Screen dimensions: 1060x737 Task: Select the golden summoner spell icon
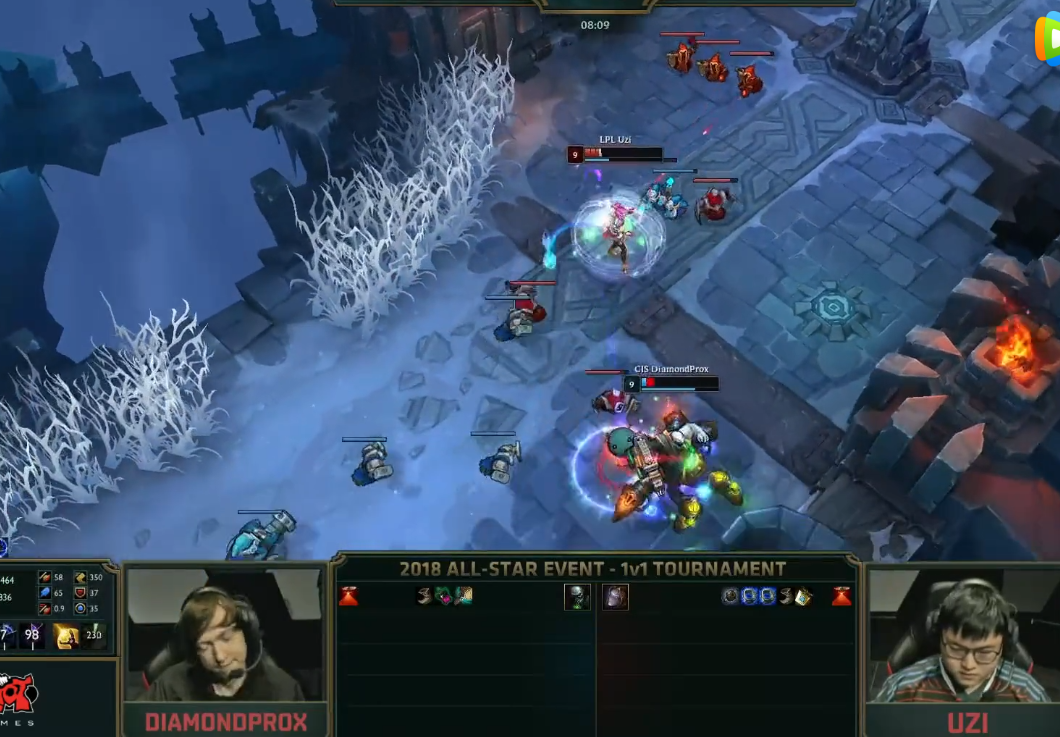point(67,635)
